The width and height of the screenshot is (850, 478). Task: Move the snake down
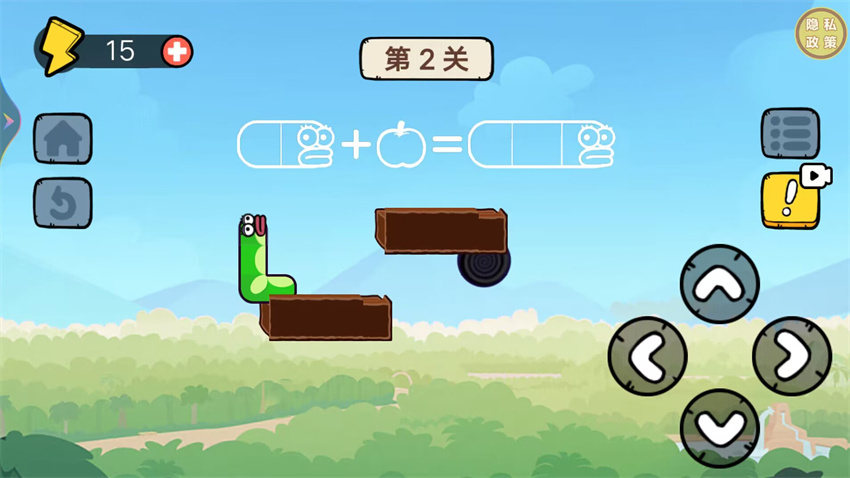click(719, 427)
